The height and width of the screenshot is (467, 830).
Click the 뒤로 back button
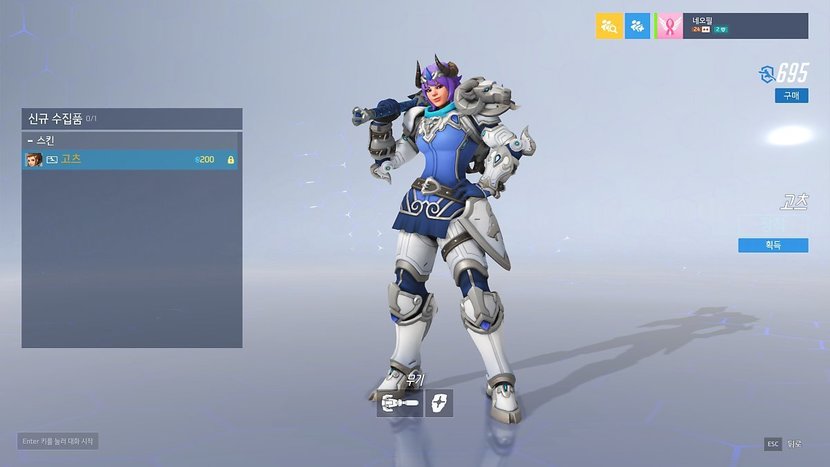coord(785,443)
